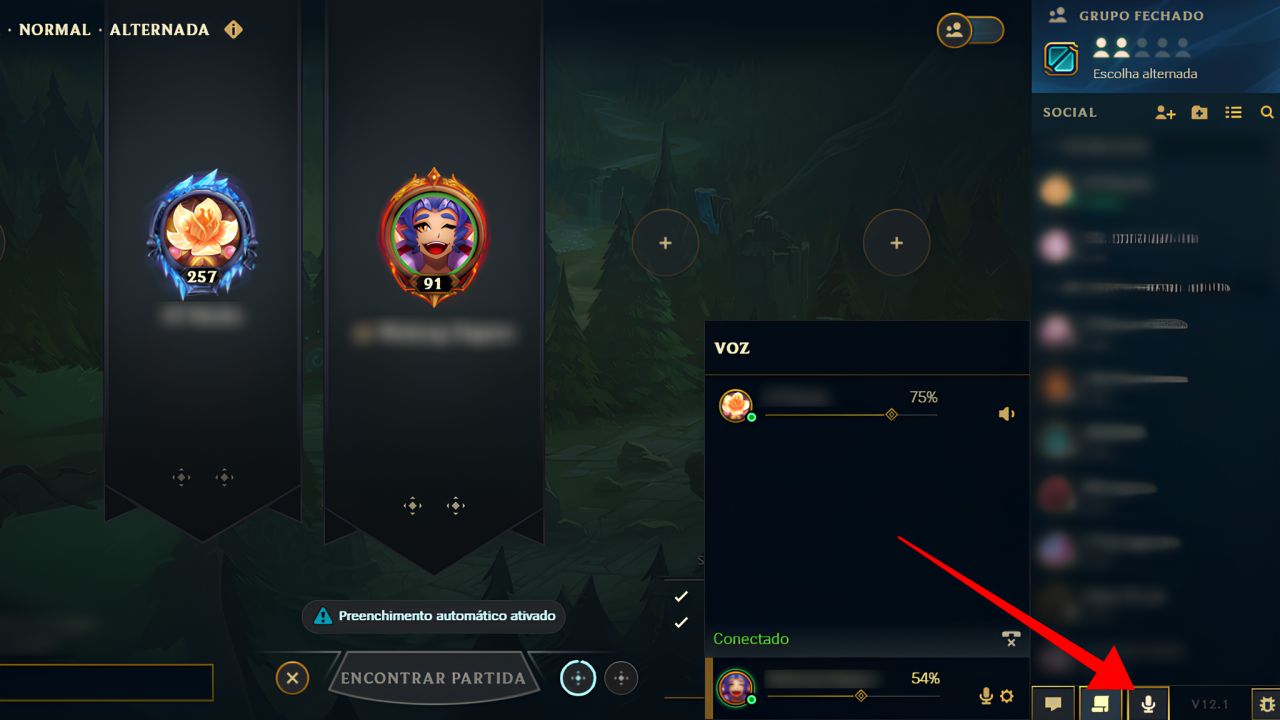Open chat from the bottom bar
This screenshot has height=720, width=1280.
[1053, 703]
